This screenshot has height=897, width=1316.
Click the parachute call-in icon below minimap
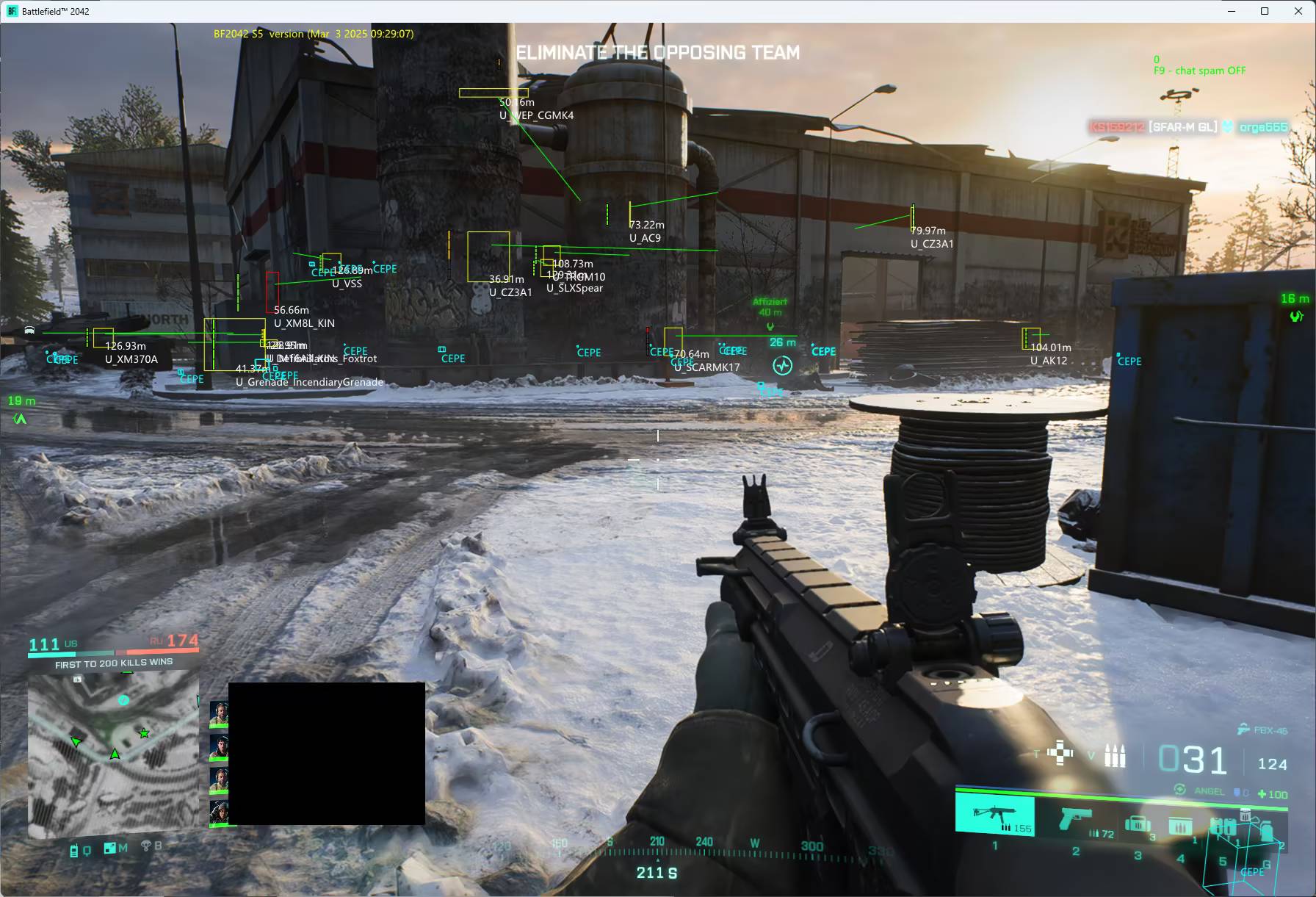click(x=145, y=846)
